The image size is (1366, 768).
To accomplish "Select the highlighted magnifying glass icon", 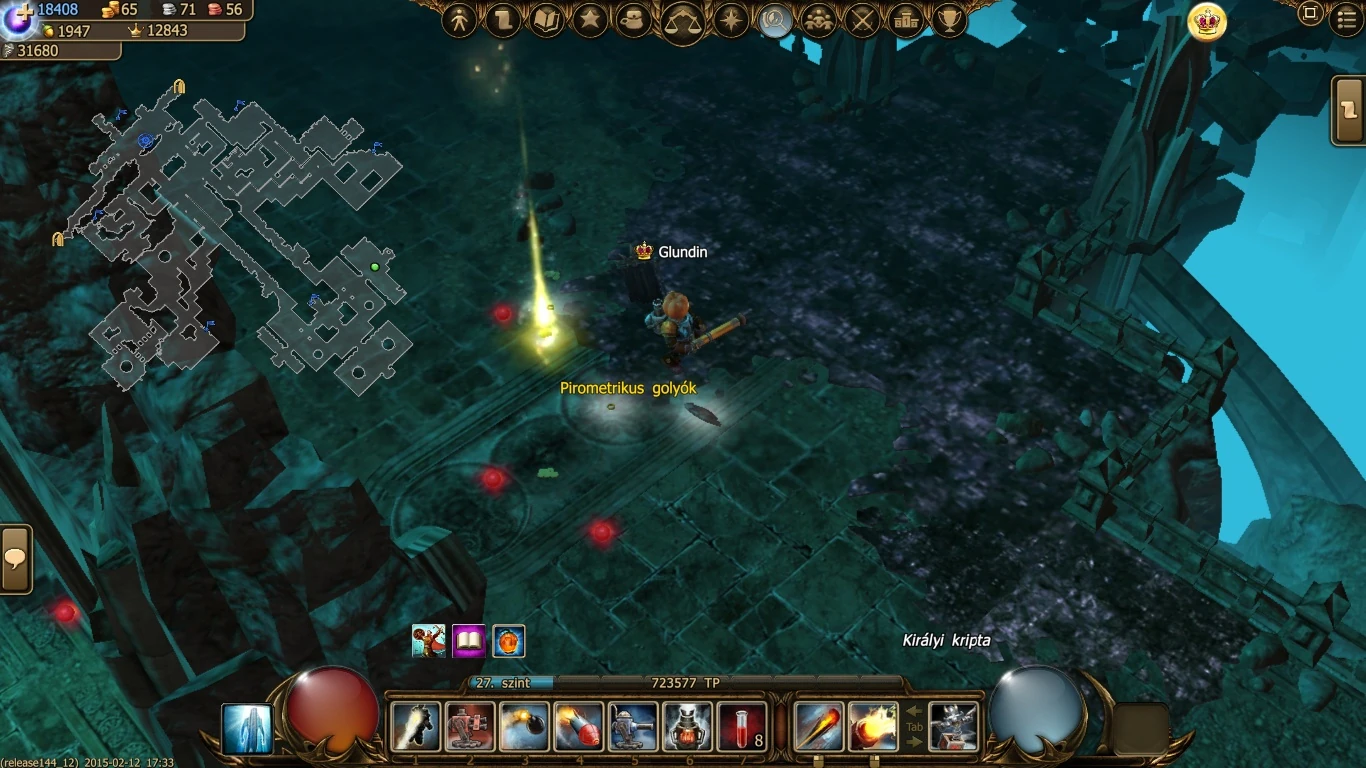I will pyautogui.click(x=774, y=21).
